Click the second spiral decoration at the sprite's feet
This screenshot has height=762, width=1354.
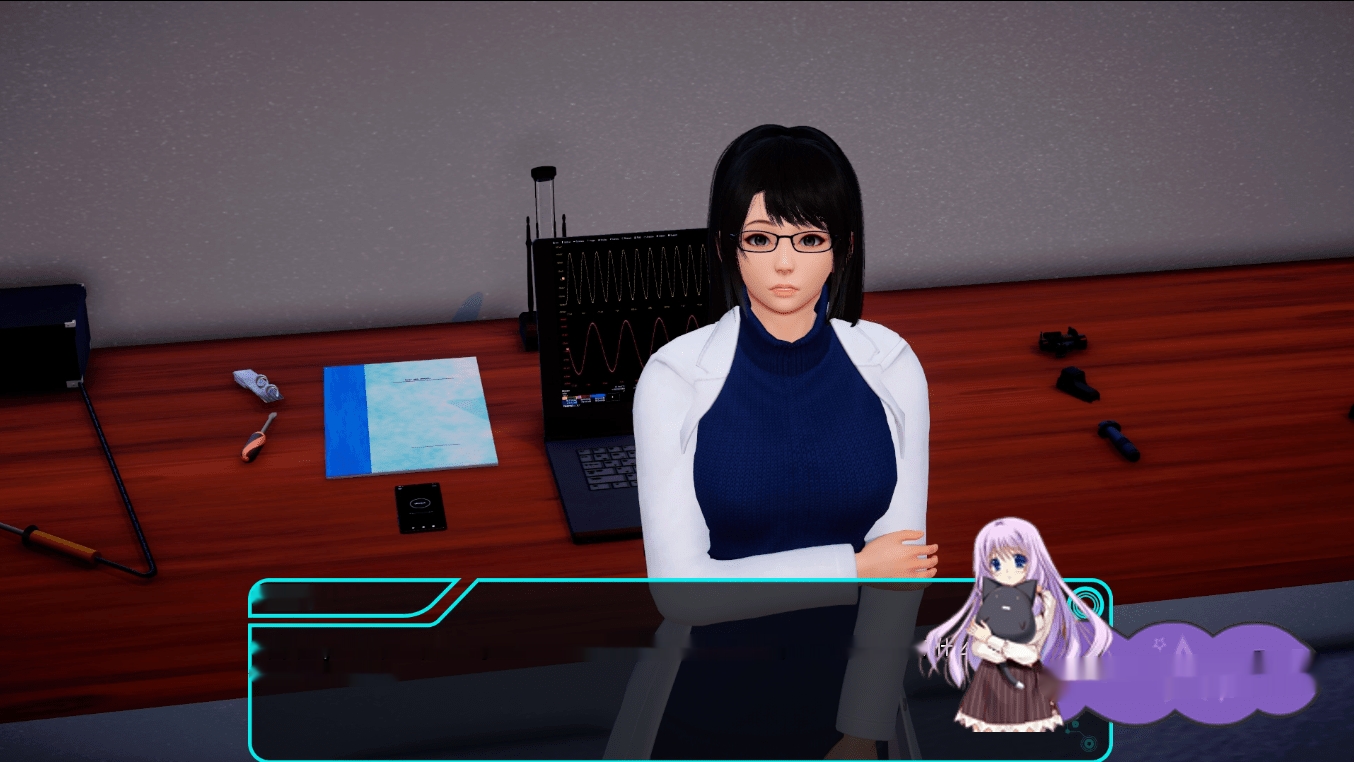(1089, 742)
